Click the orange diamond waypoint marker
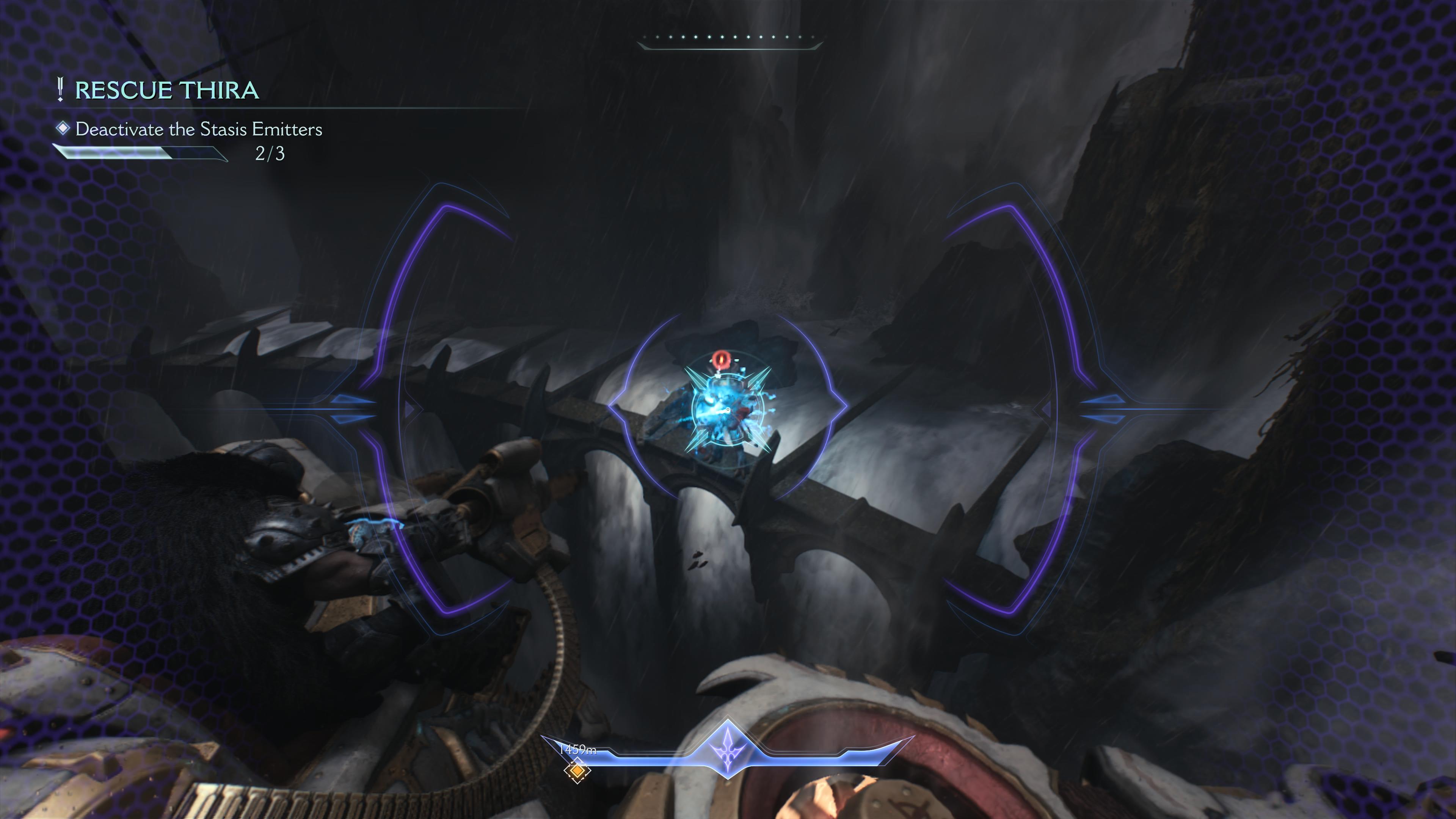 [576, 770]
